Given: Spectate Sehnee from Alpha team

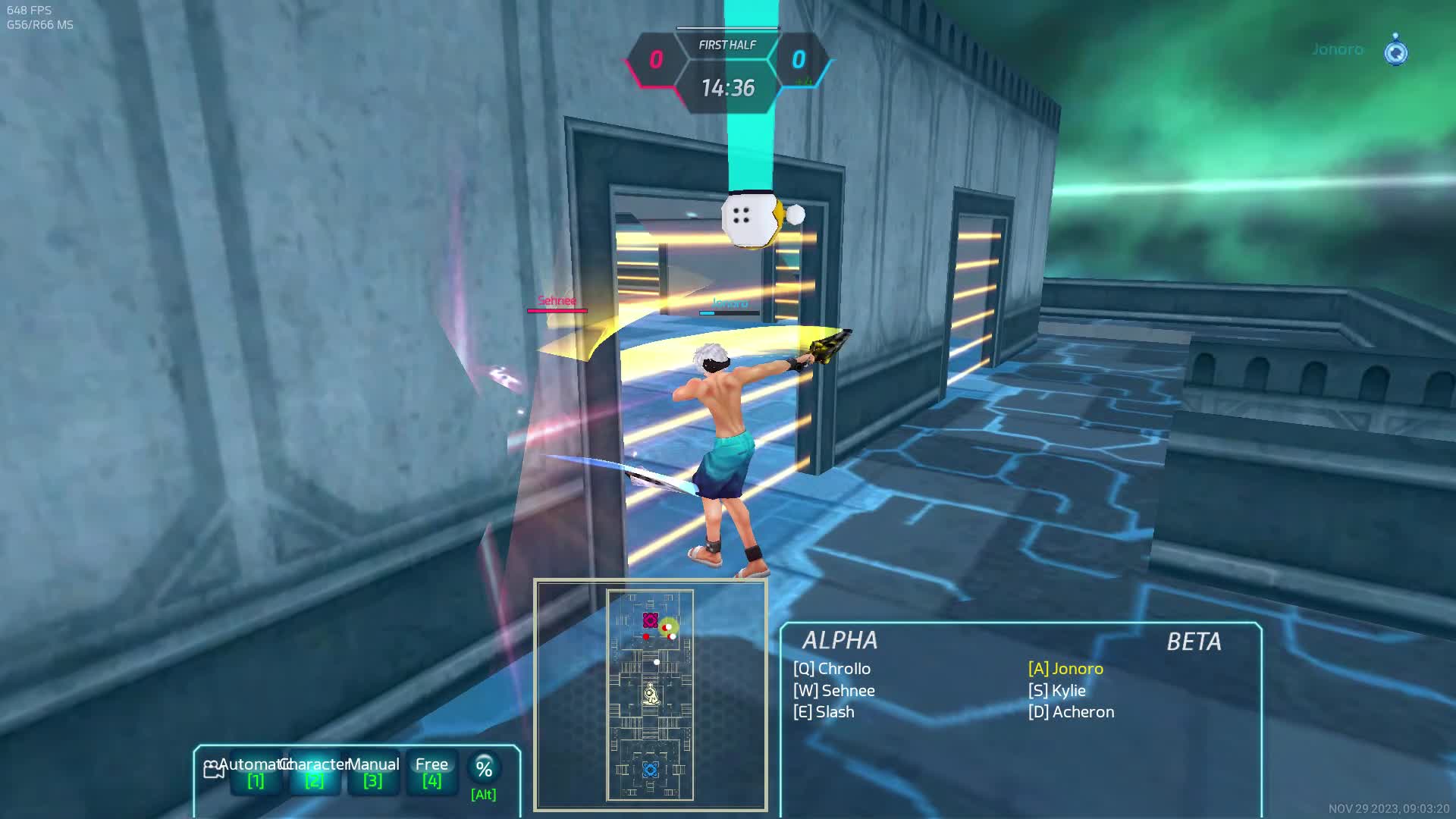Looking at the screenshot, I should (834, 691).
